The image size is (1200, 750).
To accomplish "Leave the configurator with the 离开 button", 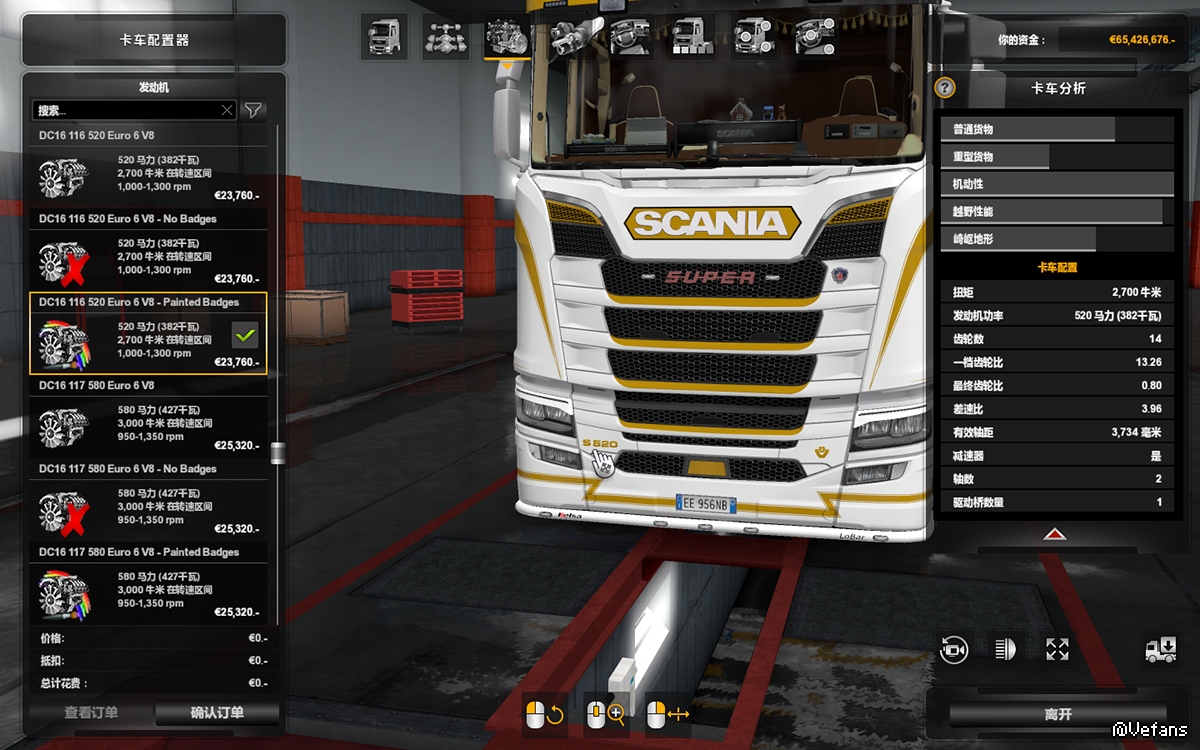I will click(1057, 714).
